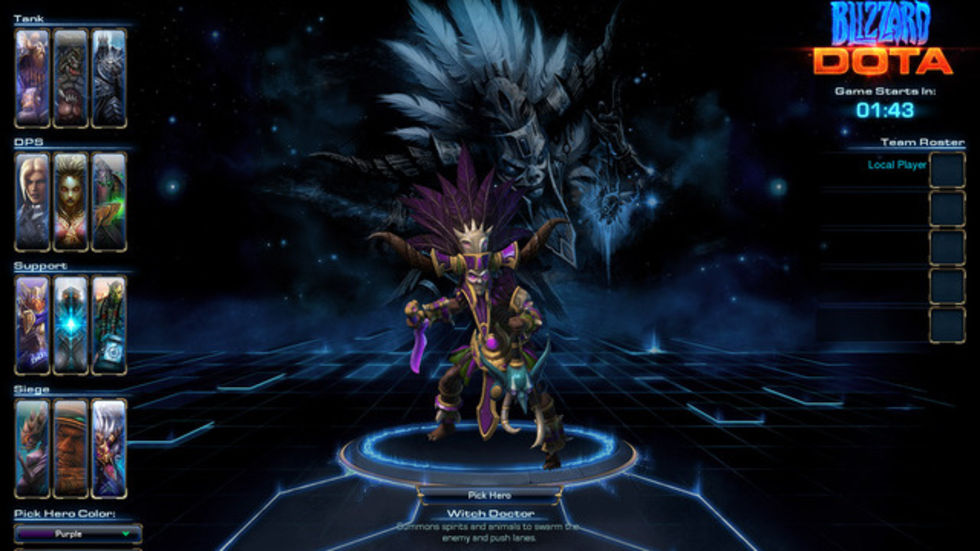The image size is (980, 551).
Task: Choose the Kerrigan portrait under DPS
Action: [70, 201]
